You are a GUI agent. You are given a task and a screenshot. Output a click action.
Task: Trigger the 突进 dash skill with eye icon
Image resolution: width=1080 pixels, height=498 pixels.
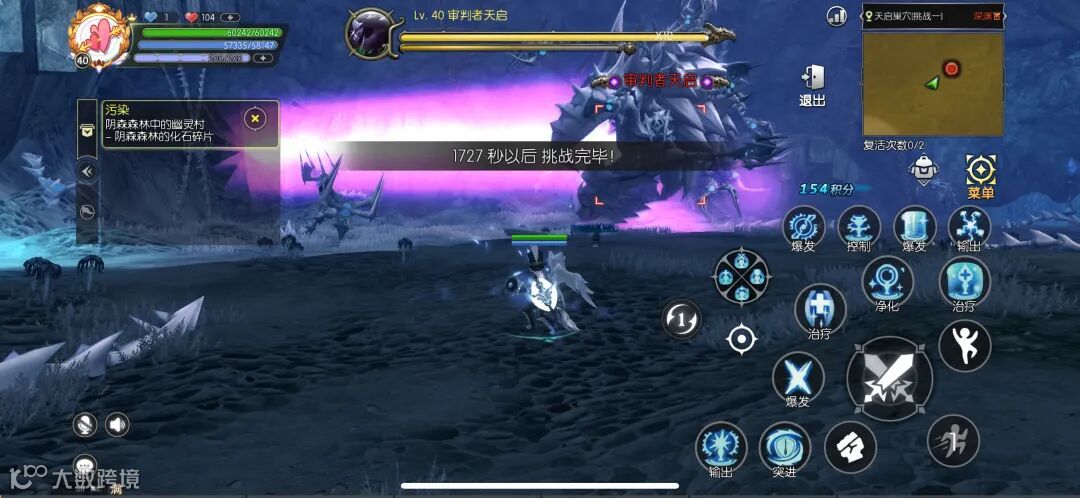tap(784, 448)
